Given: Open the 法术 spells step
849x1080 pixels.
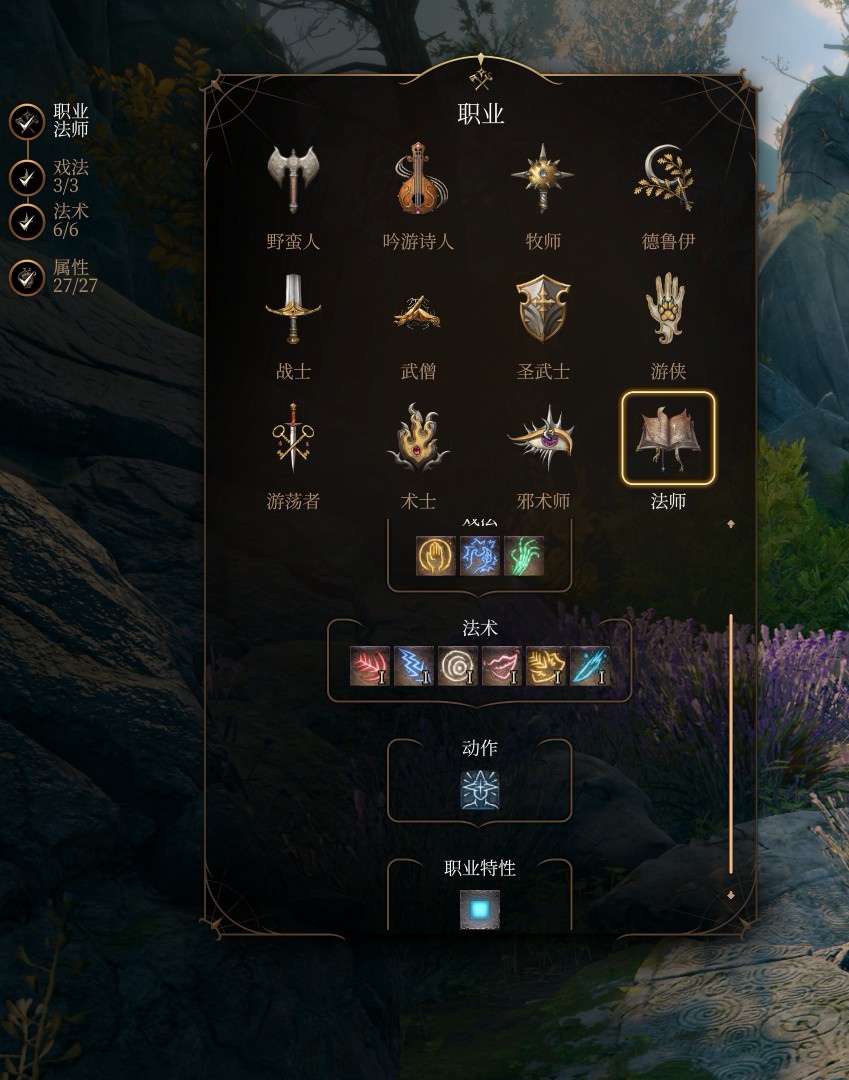Looking at the screenshot, I should (x=27, y=221).
